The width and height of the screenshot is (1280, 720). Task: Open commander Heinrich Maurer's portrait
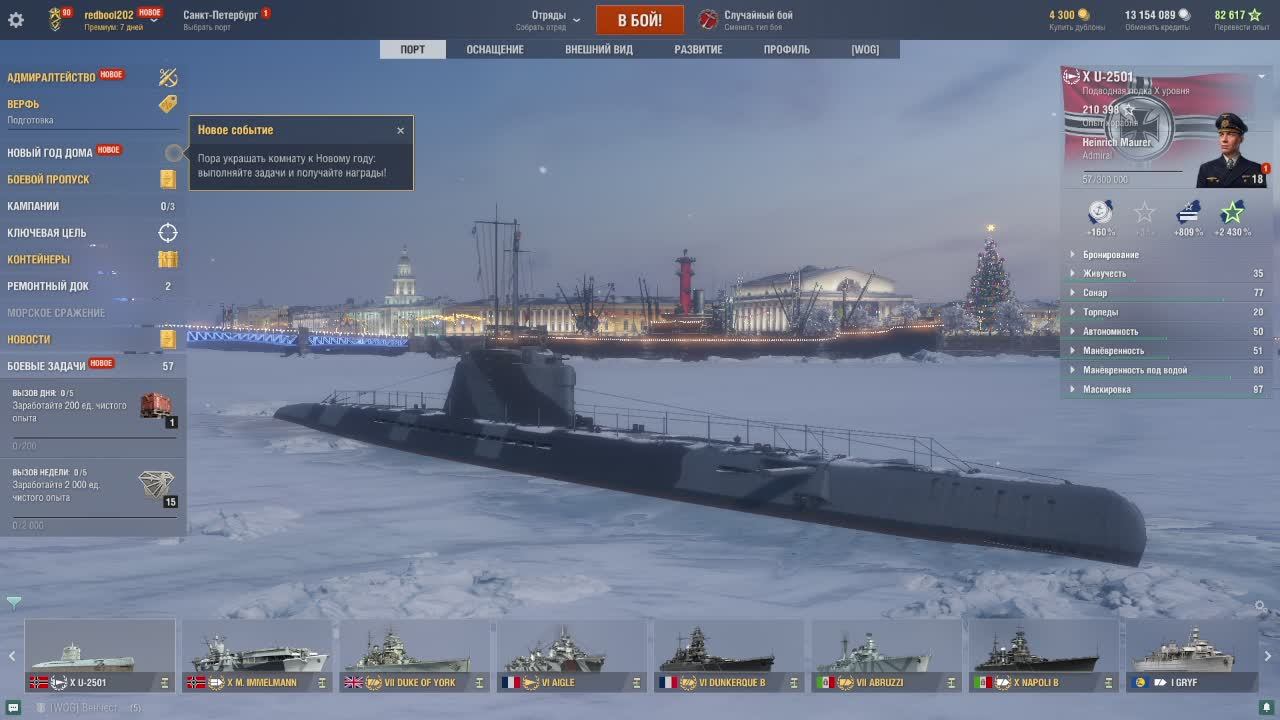click(x=1229, y=150)
